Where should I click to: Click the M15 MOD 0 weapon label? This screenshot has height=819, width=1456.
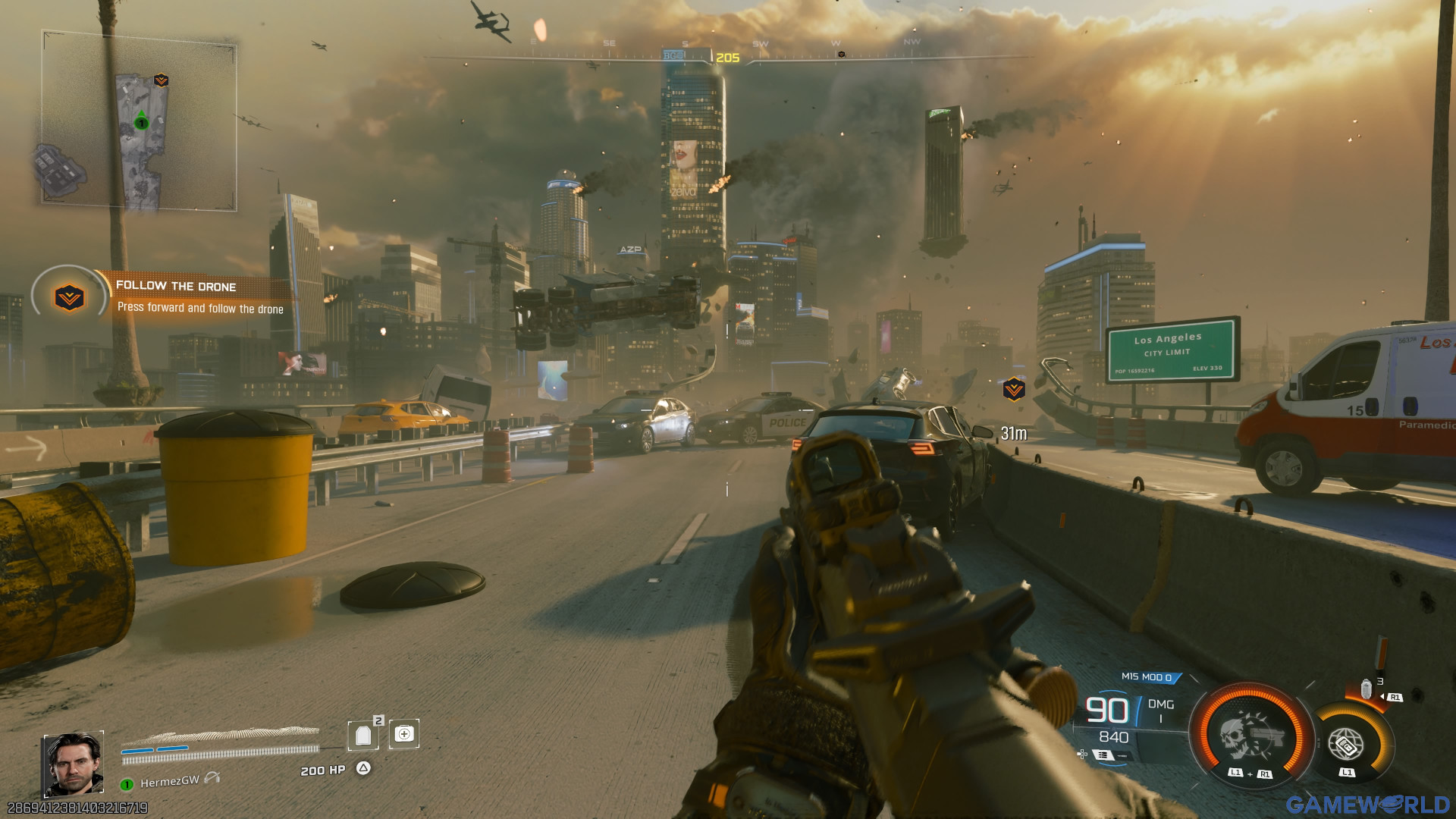coord(1146,677)
